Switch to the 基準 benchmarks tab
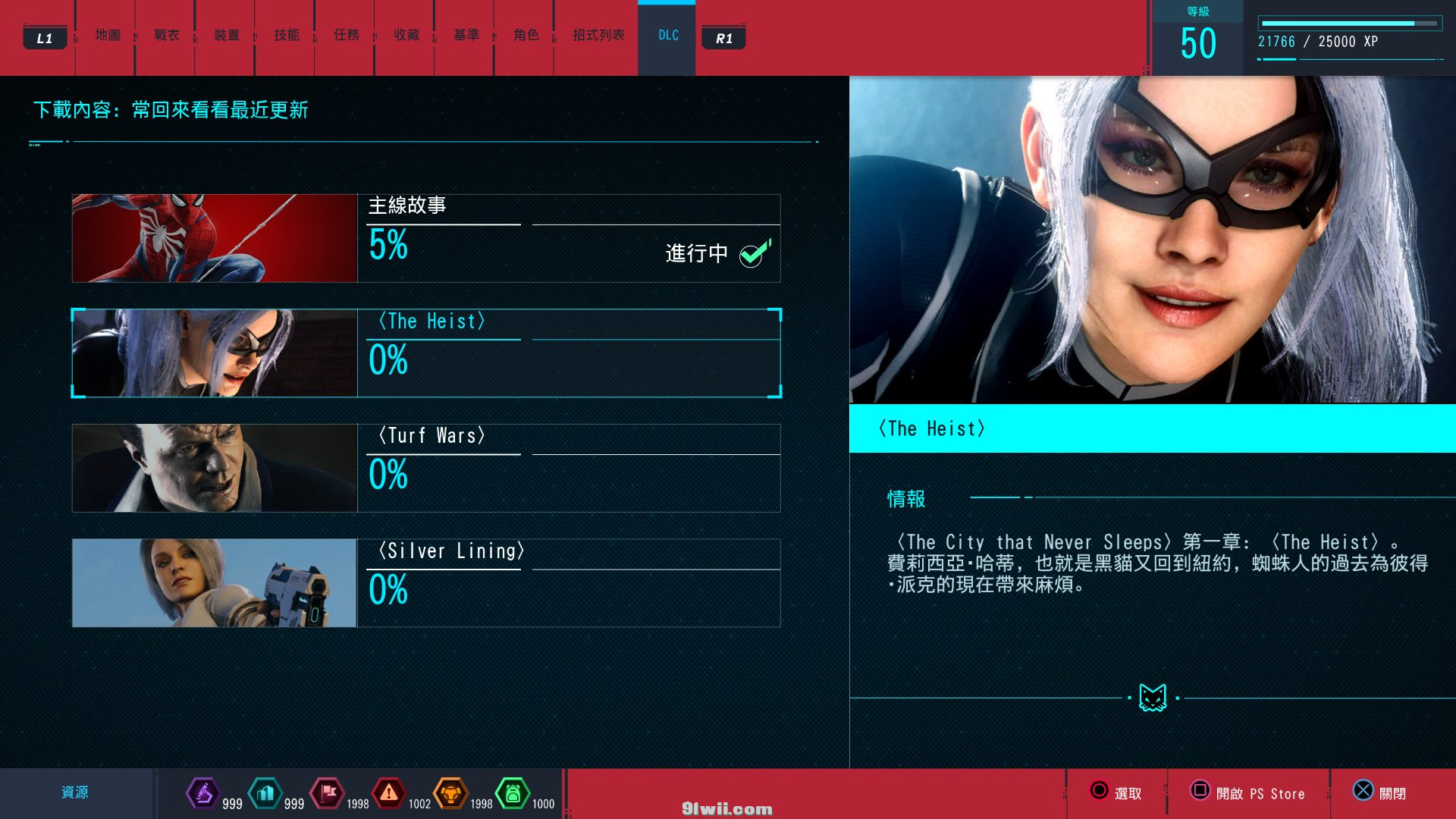 click(466, 35)
